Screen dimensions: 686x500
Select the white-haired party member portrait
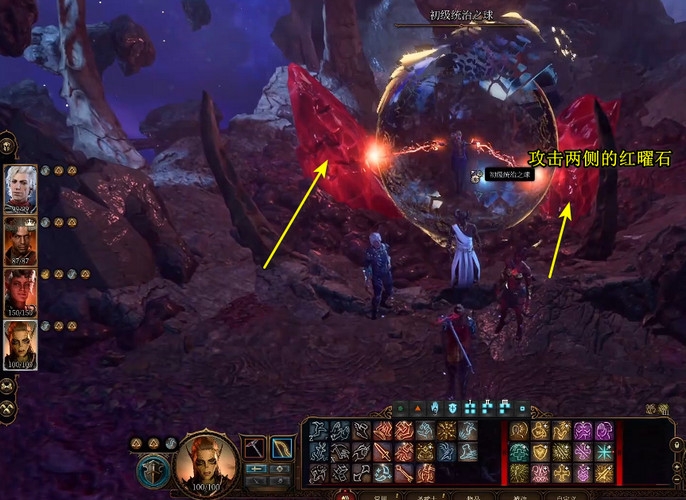(x=20, y=186)
